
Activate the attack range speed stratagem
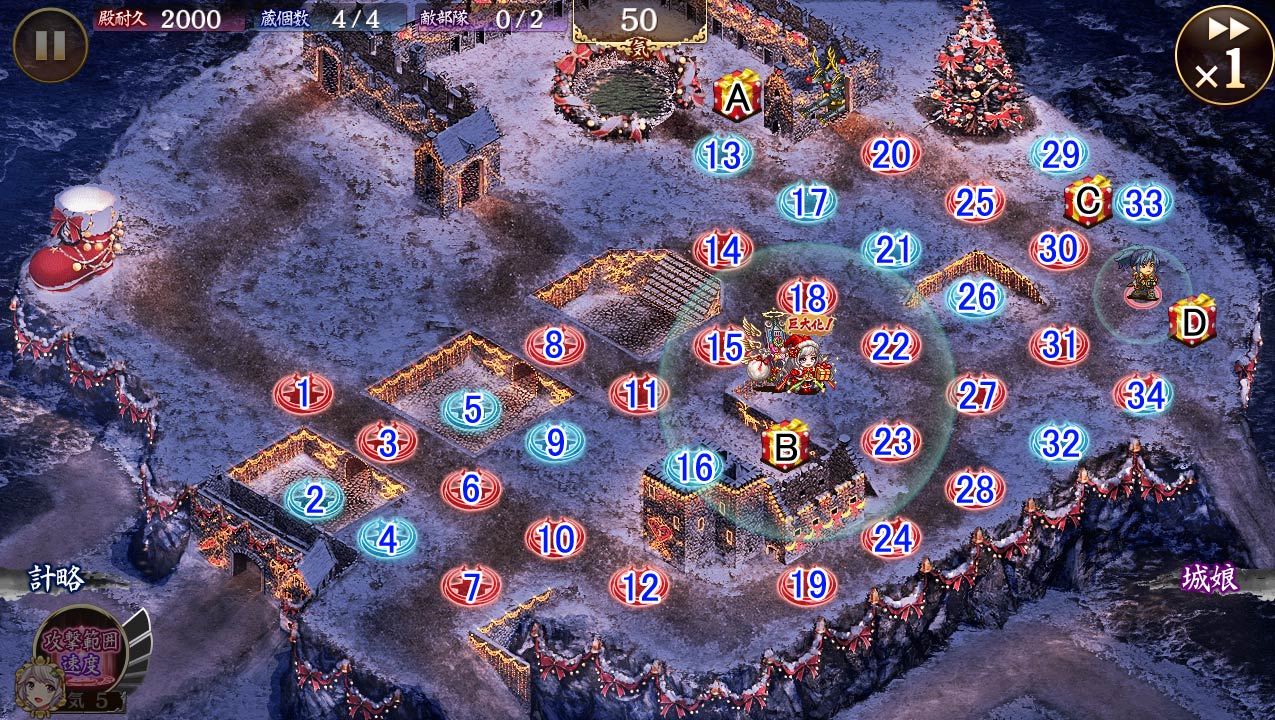pos(80,643)
